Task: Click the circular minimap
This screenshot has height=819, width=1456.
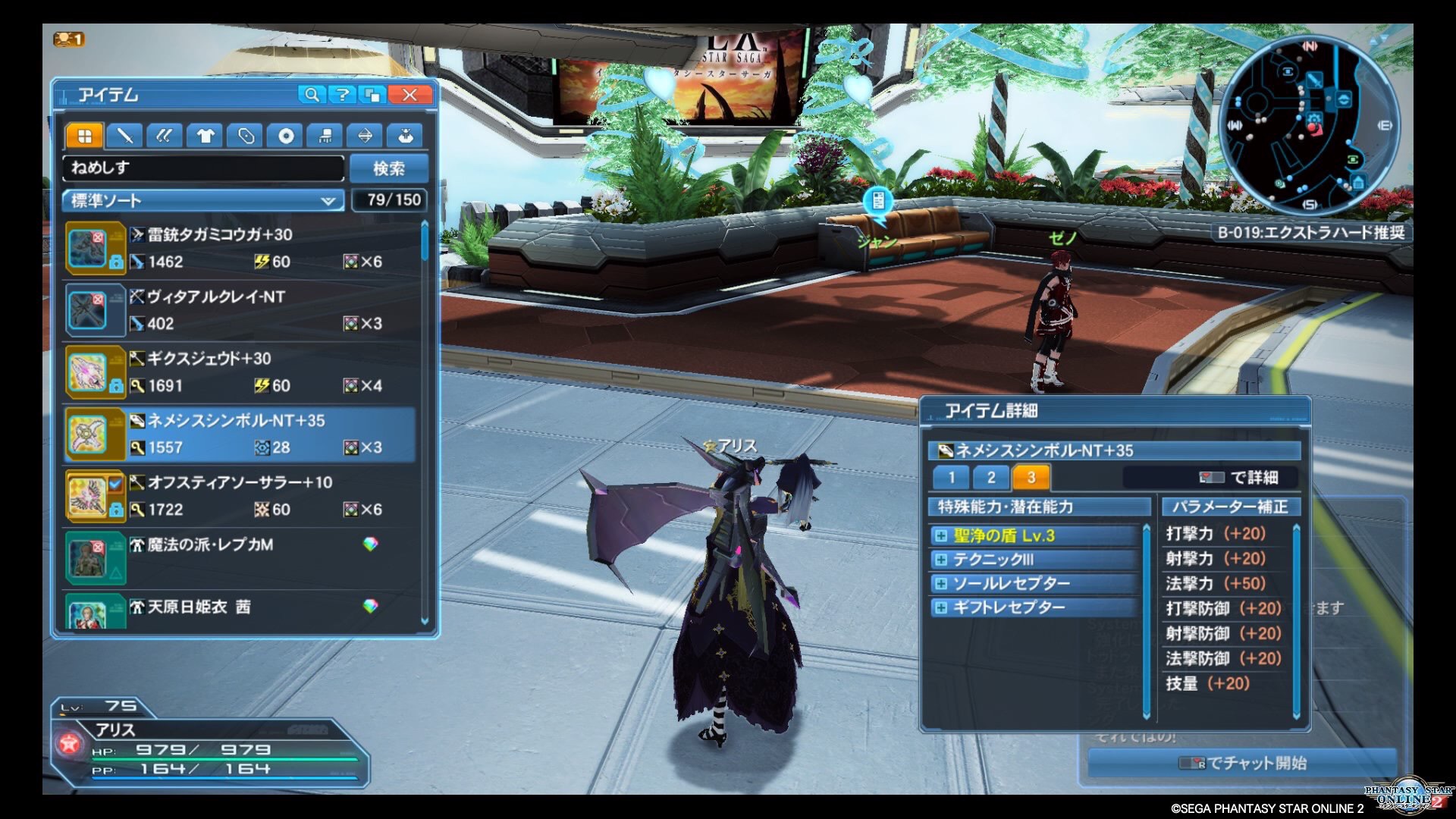Action: (x=1308, y=125)
